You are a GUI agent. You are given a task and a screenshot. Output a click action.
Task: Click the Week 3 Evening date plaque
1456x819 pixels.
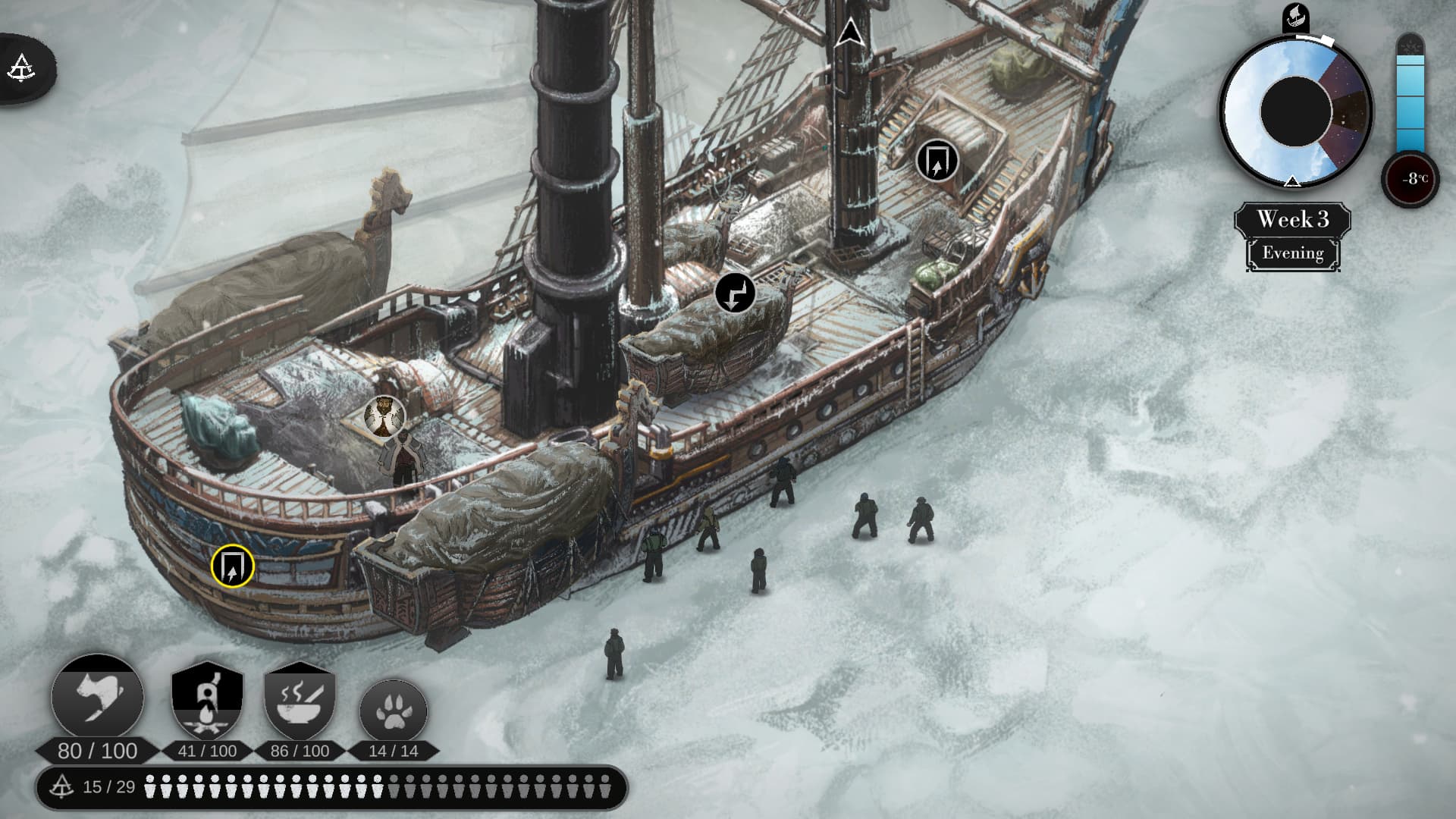[1292, 236]
